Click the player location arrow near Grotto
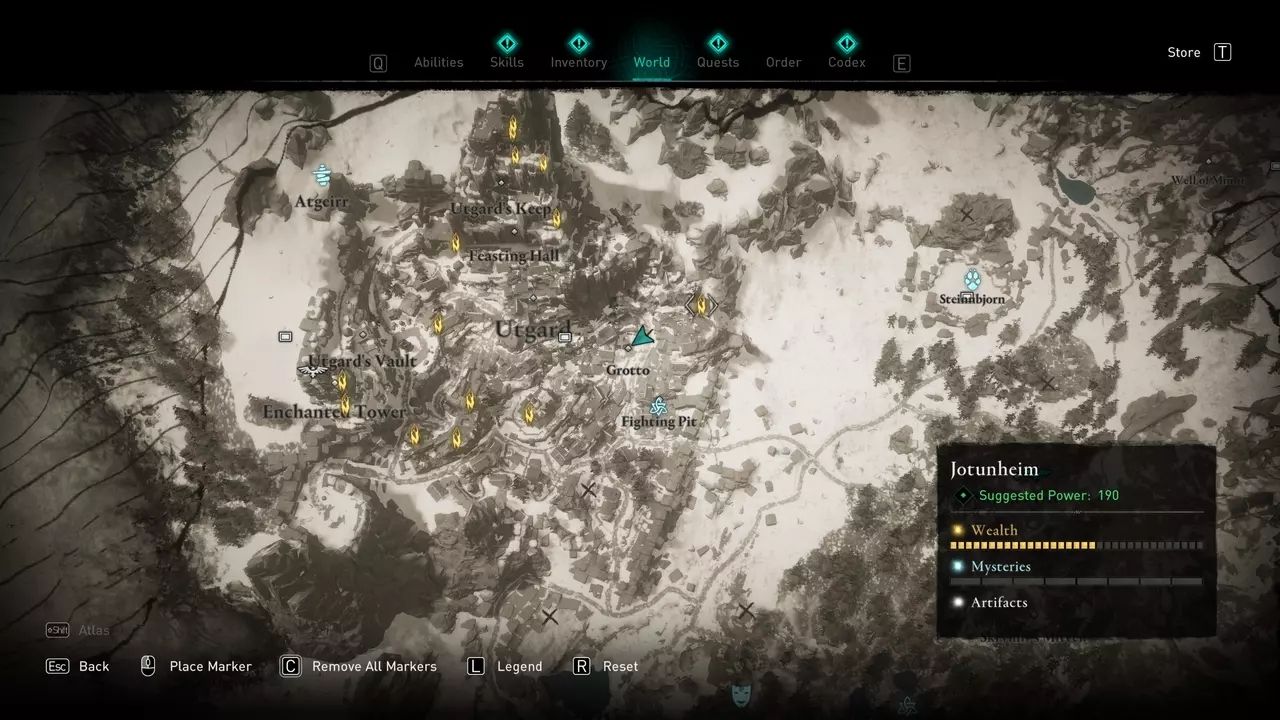This screenshot has height=720, width=1280. [642, 338]
